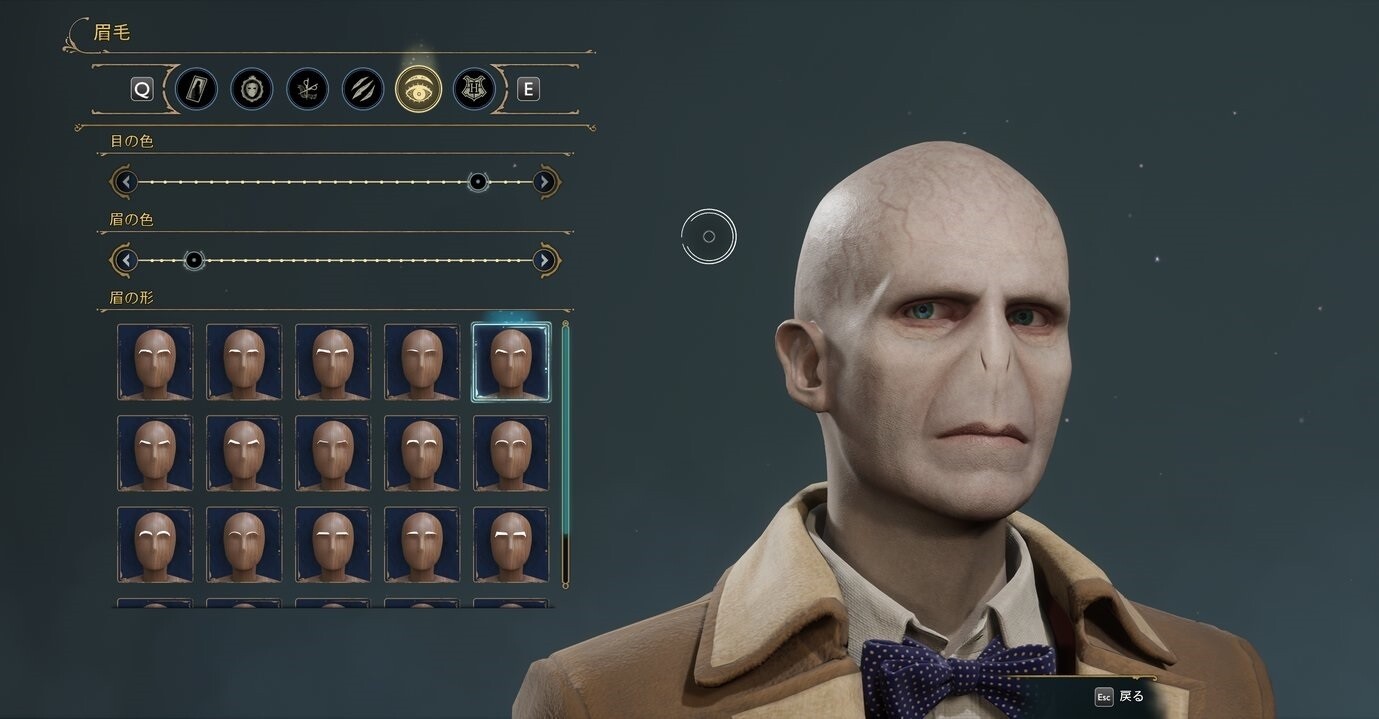
Task: Select the scars and complexion tab
Action: pyautogui.click(x=363, y=89)
